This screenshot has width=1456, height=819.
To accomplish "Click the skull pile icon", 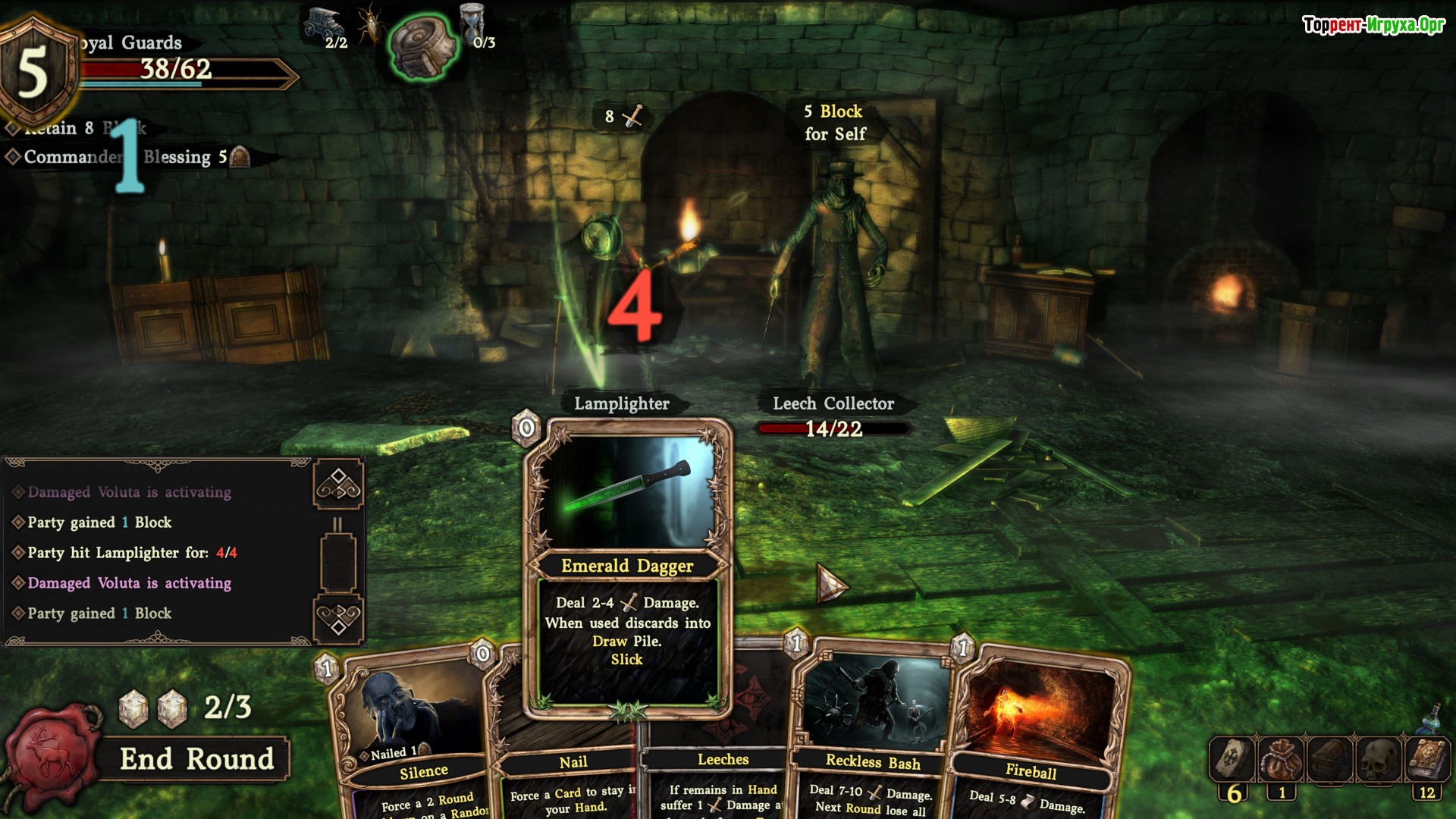I will pos(1379,759).
